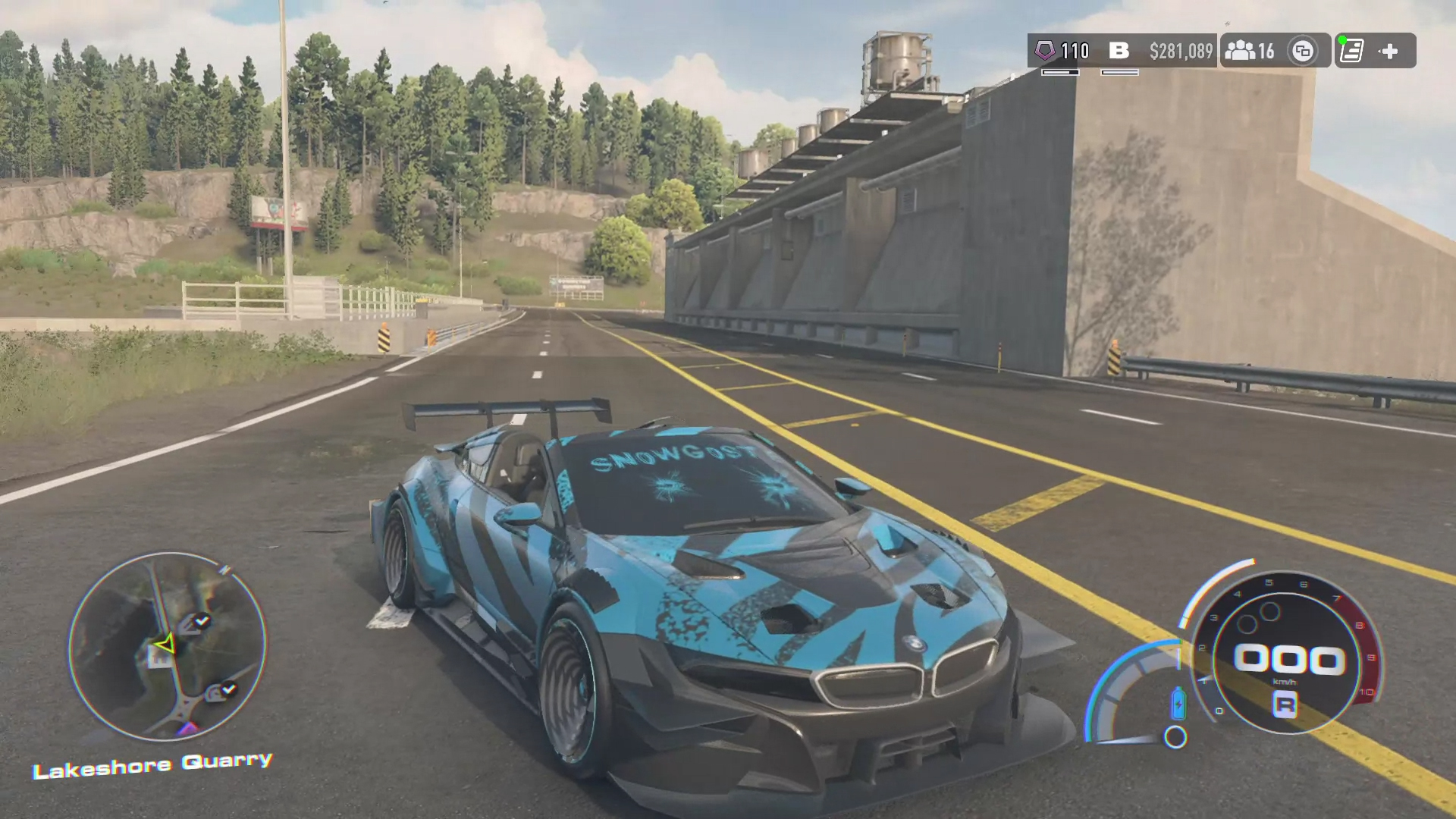Select the yellow player arrow on minimap
This screenshot has height=819, width=1456.
coord(165,645)
